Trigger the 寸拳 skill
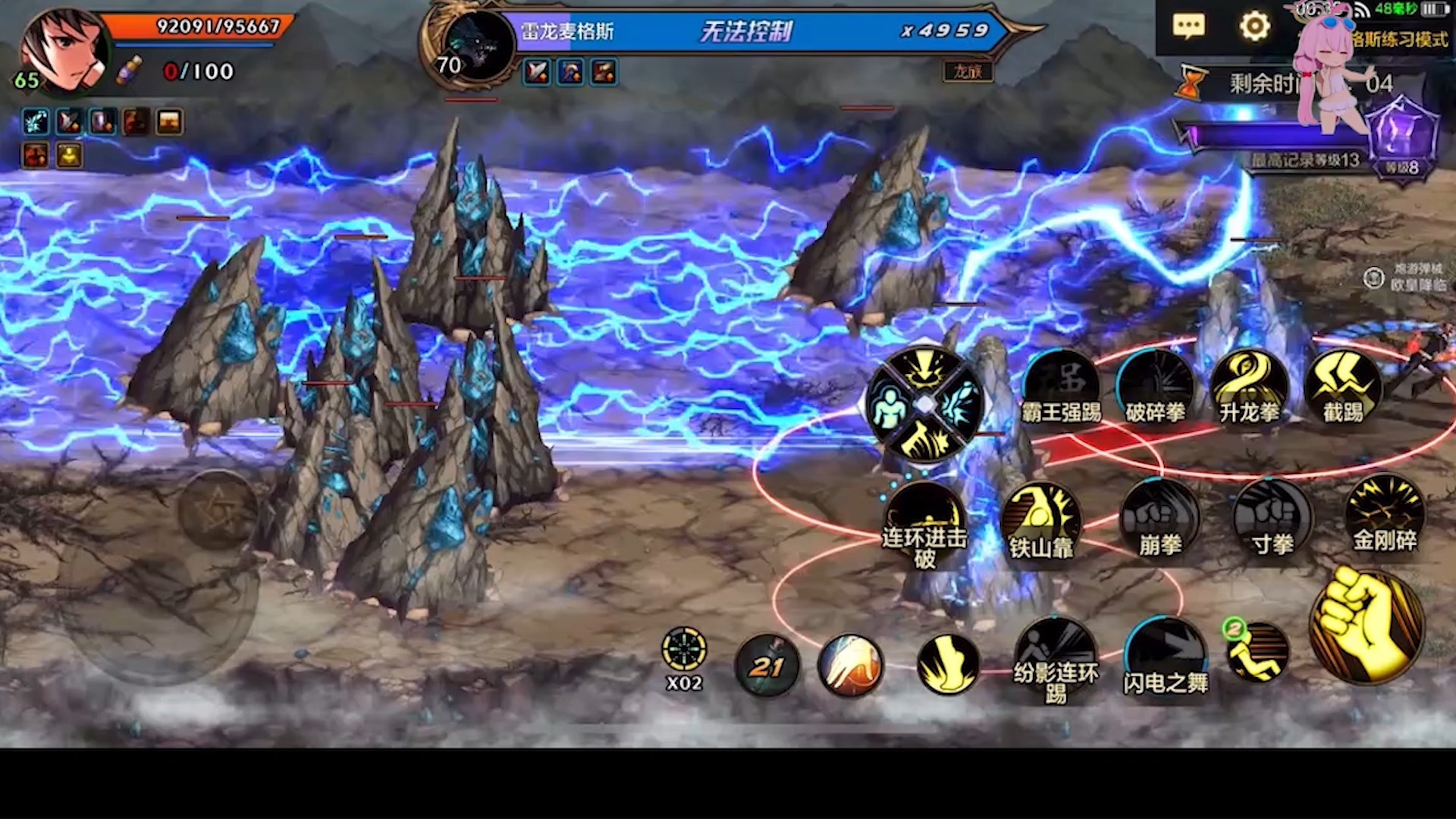The image size is (1456, 819). coord(1272,520)
